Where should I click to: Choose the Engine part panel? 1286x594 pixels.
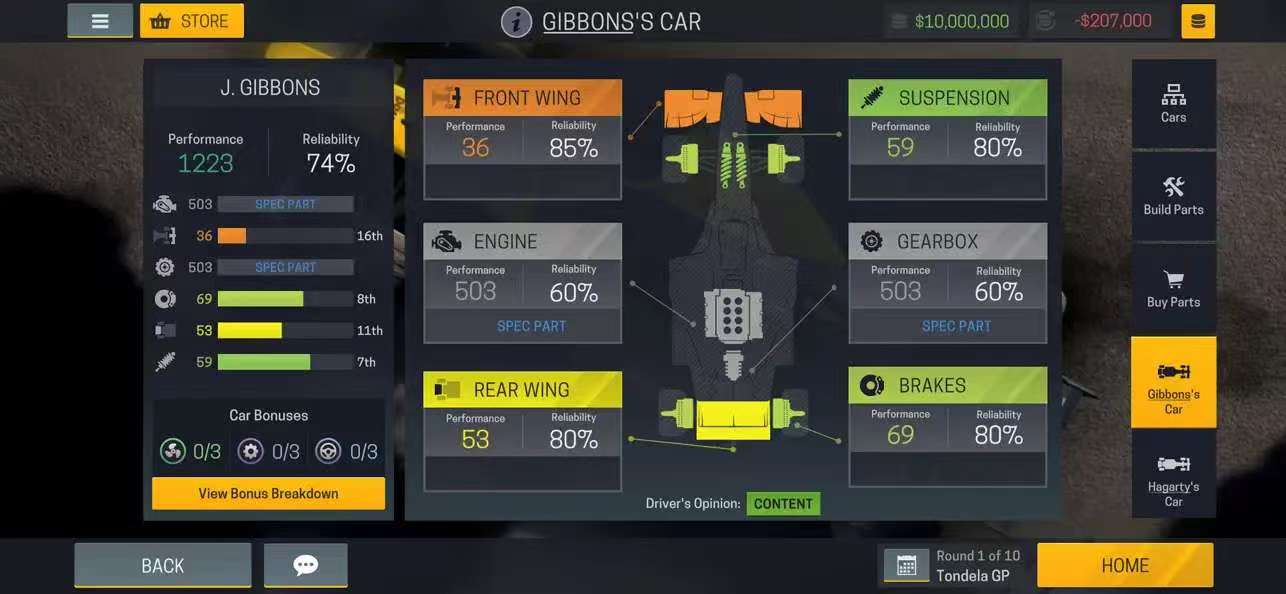tap(522, 283)
